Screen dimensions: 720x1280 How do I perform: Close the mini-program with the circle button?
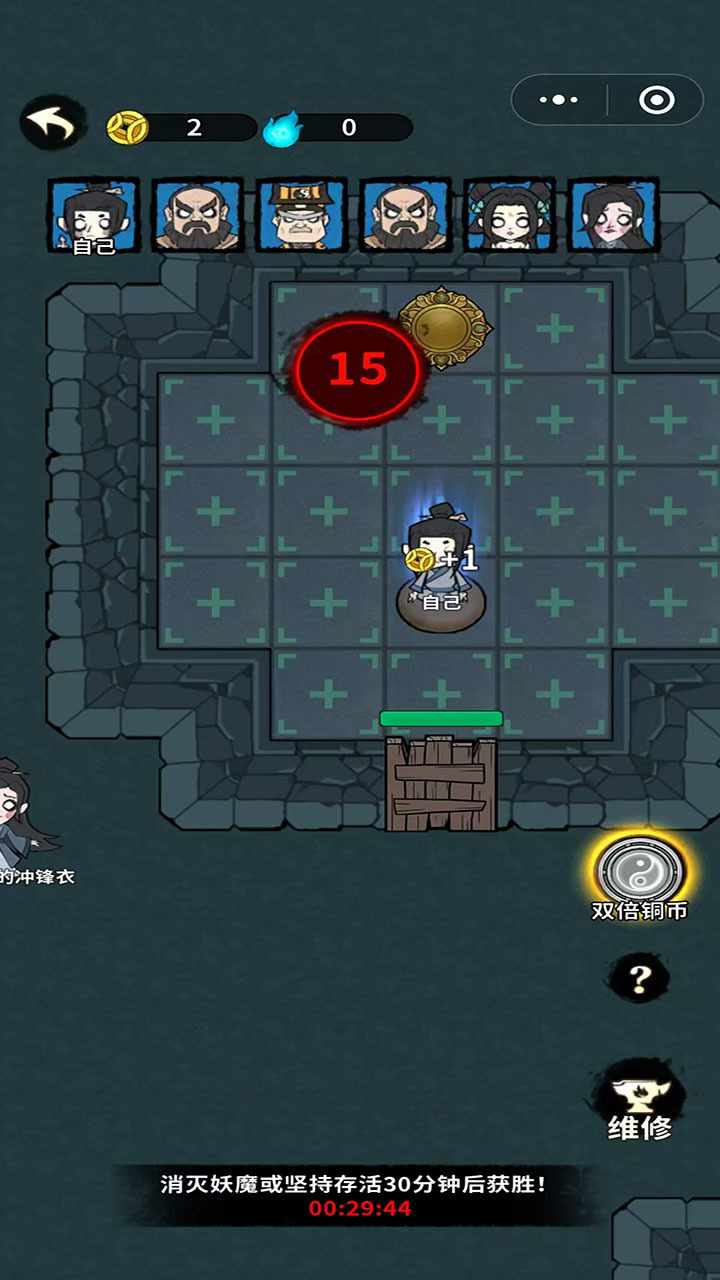pos(656,100)
